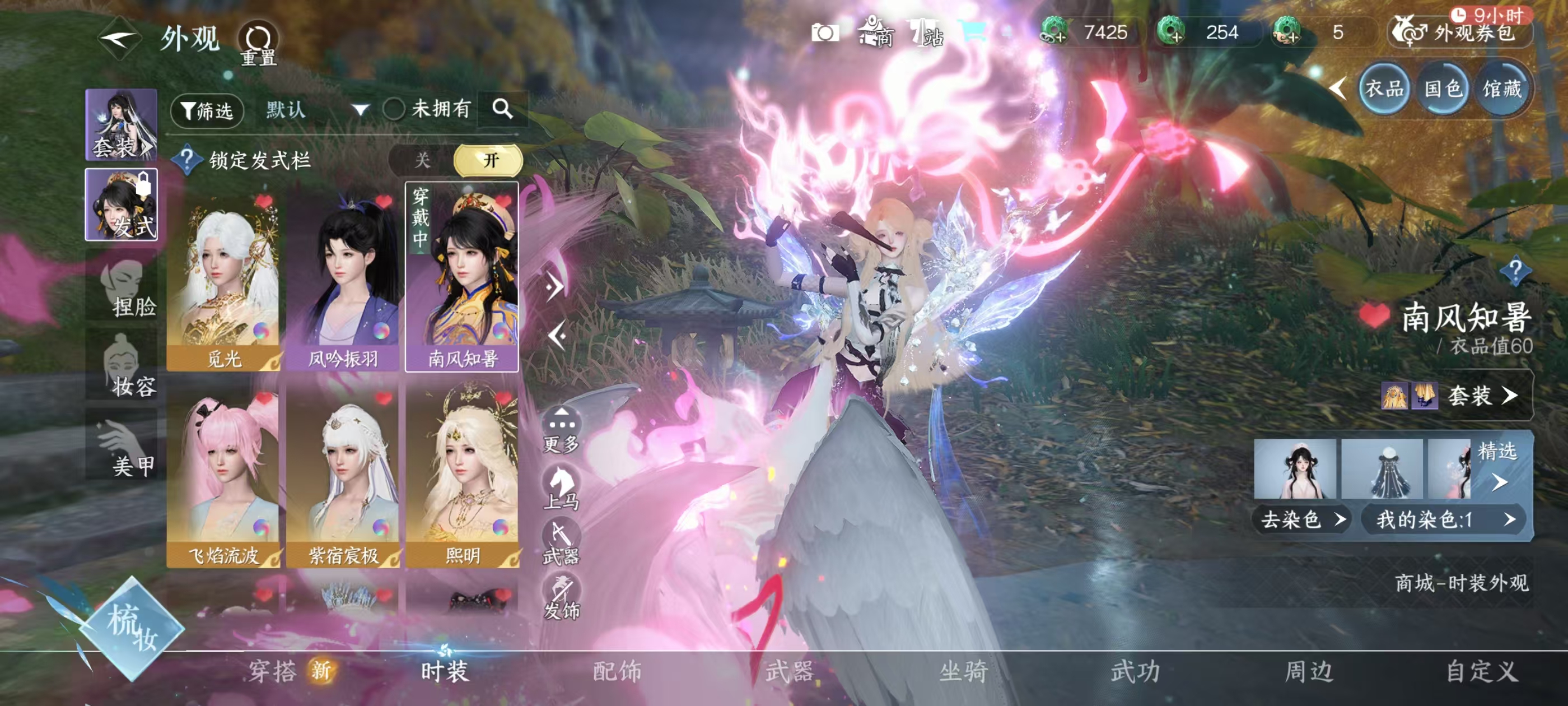Image resolution: width=1568 pixels, height=706 pixels.
Task: Open the 坐骑 mount tab
Action: [x=963, y=671]
